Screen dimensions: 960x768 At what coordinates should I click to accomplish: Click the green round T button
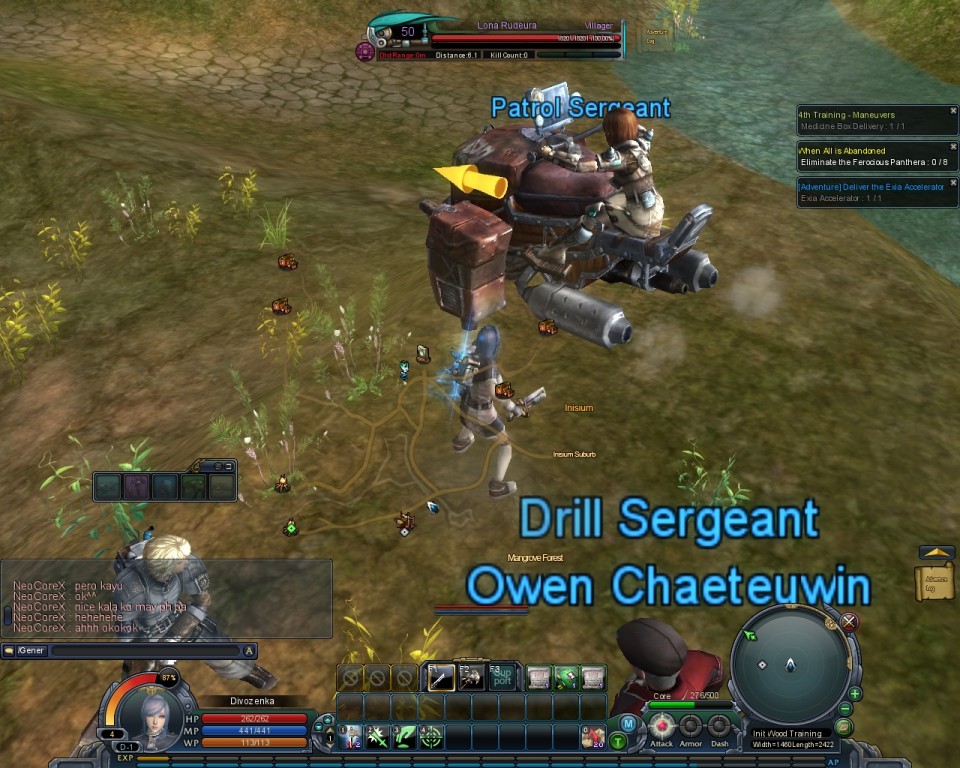click(x=619, y=741)
